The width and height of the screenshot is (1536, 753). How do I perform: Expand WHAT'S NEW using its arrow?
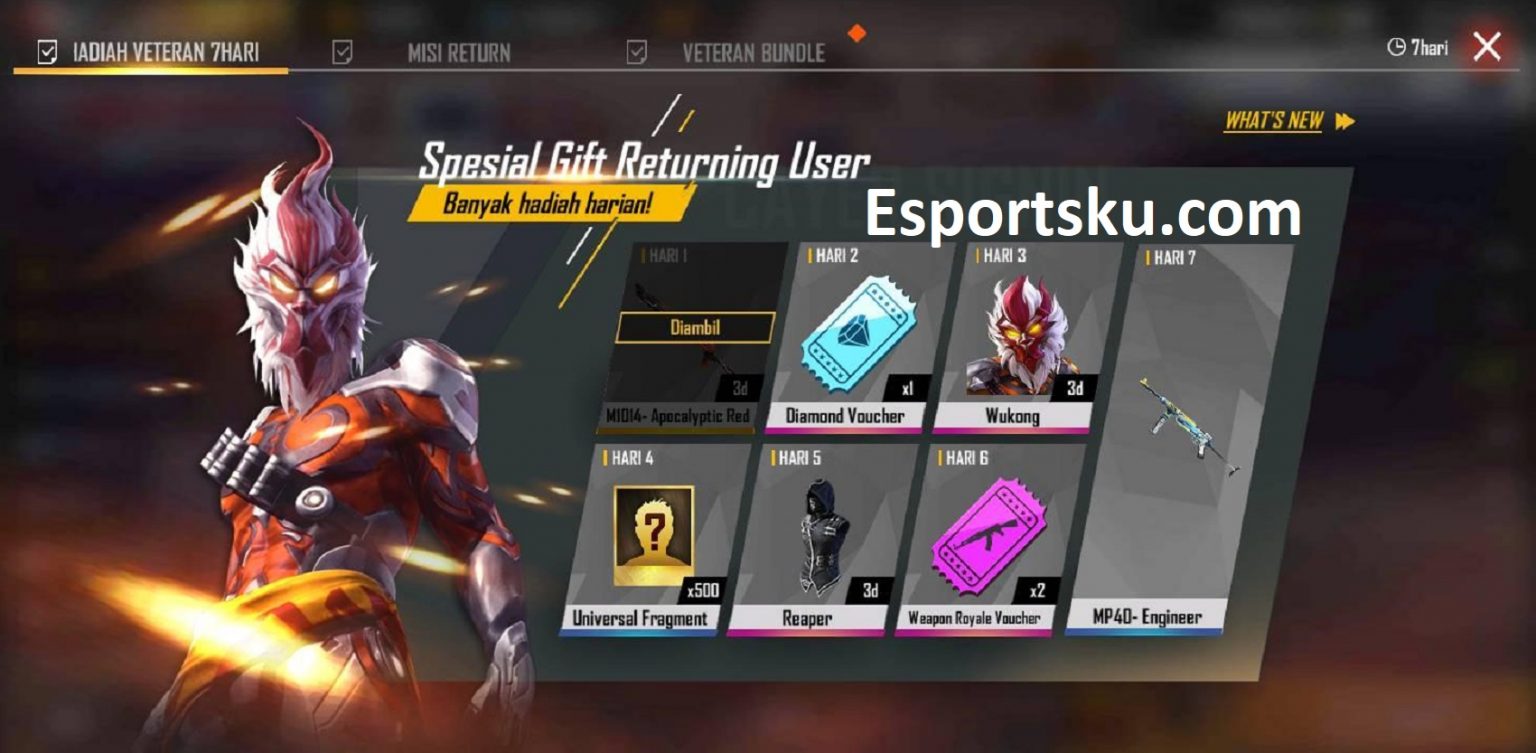(x=1343, y=120)
